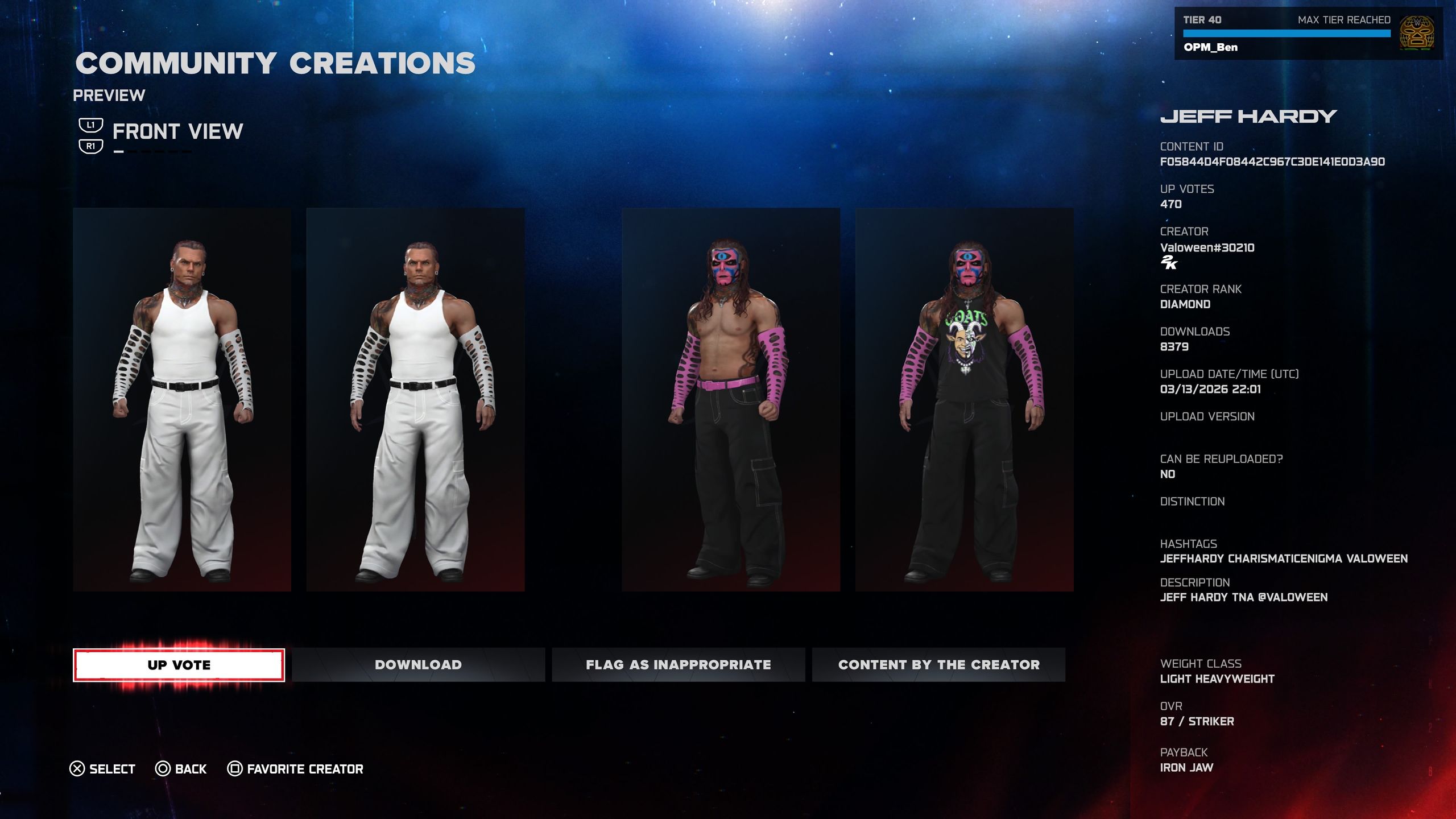Select the black Goats shirt attire preview
1456x819 pixels.
964,399
